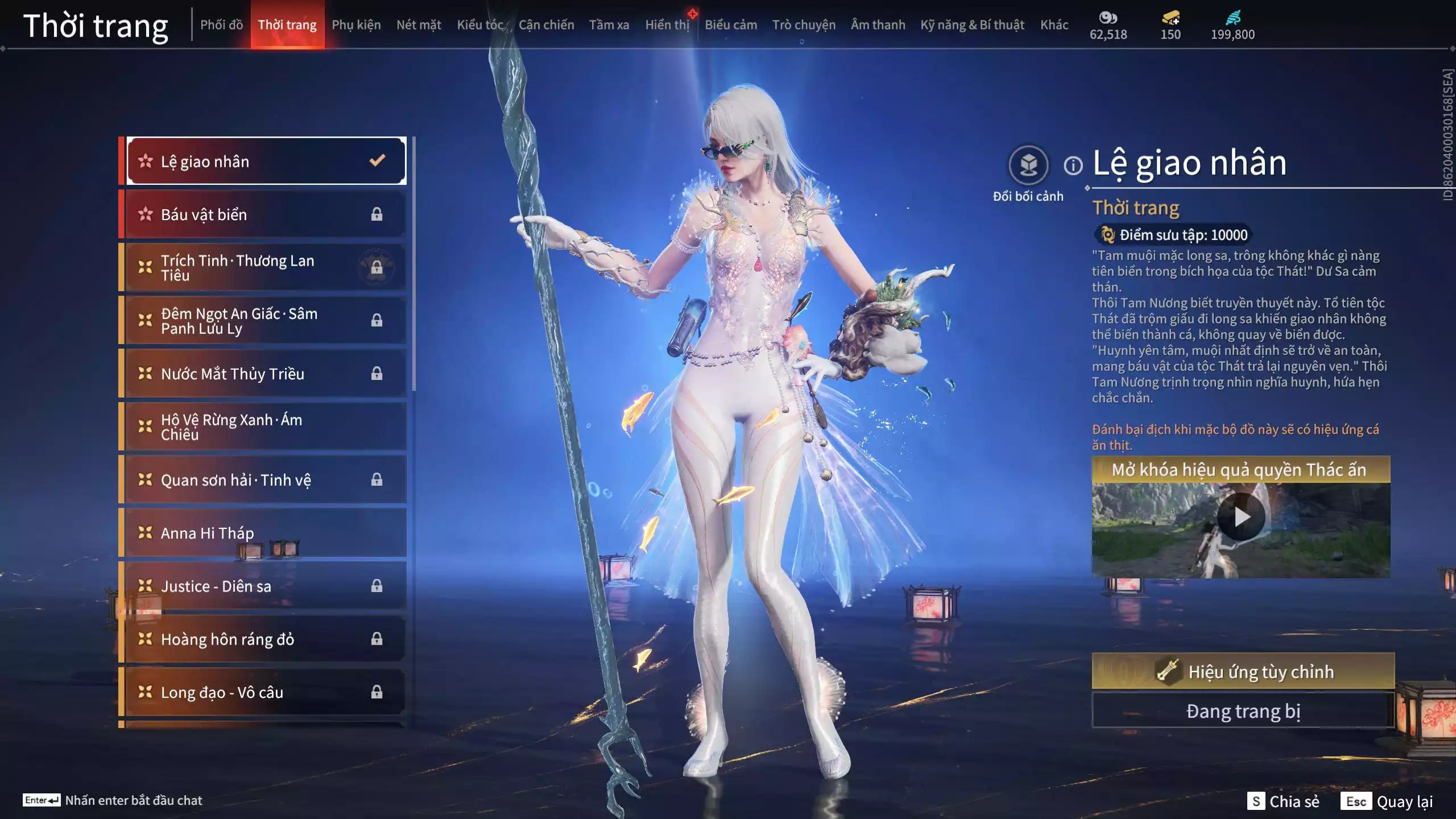
Task: Go to the Biểu cảm tab
Action: [730, 25]
